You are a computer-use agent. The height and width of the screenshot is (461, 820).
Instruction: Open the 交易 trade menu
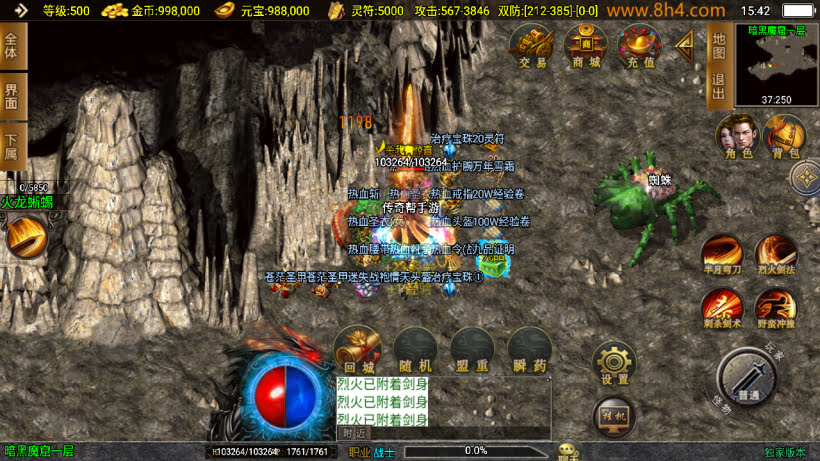pyautogui.click(x=532, y=47)
